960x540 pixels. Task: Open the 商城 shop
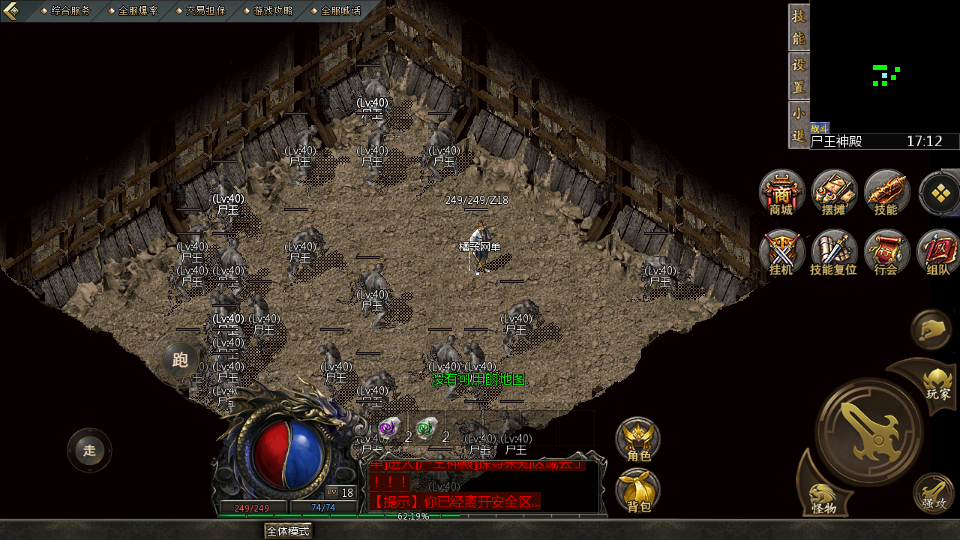point(781,193)
